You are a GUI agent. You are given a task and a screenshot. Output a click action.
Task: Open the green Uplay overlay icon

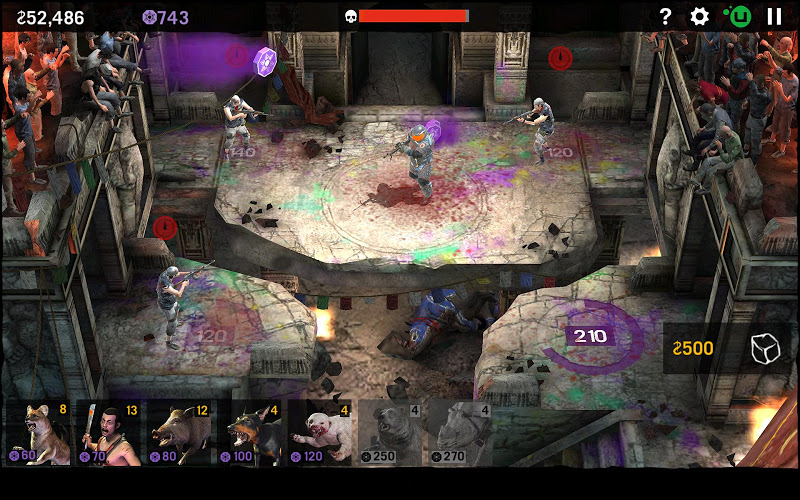(x=738, y=16)
